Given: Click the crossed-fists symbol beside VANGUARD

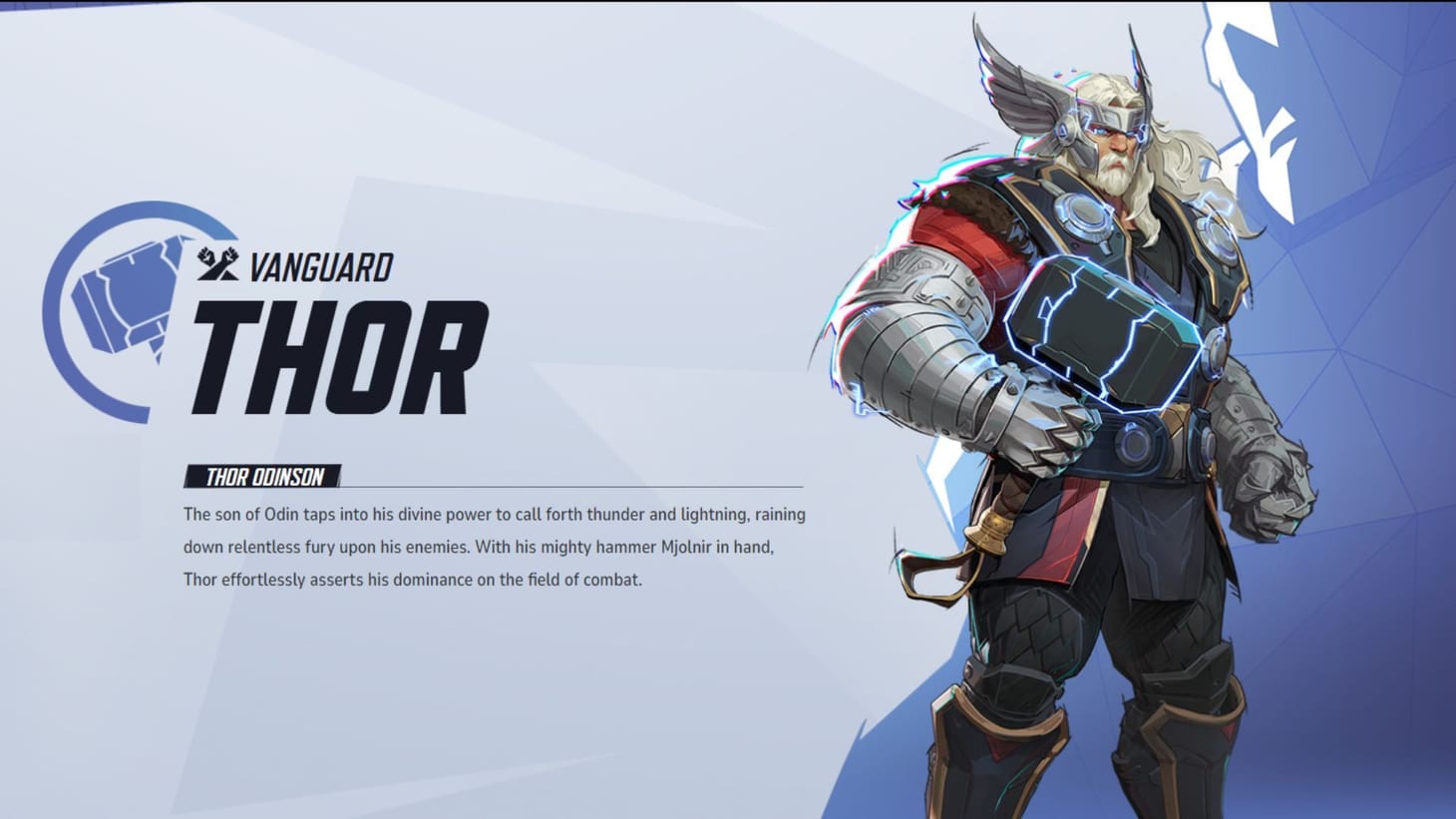Looking at the screenshot, I should [215, 264].
